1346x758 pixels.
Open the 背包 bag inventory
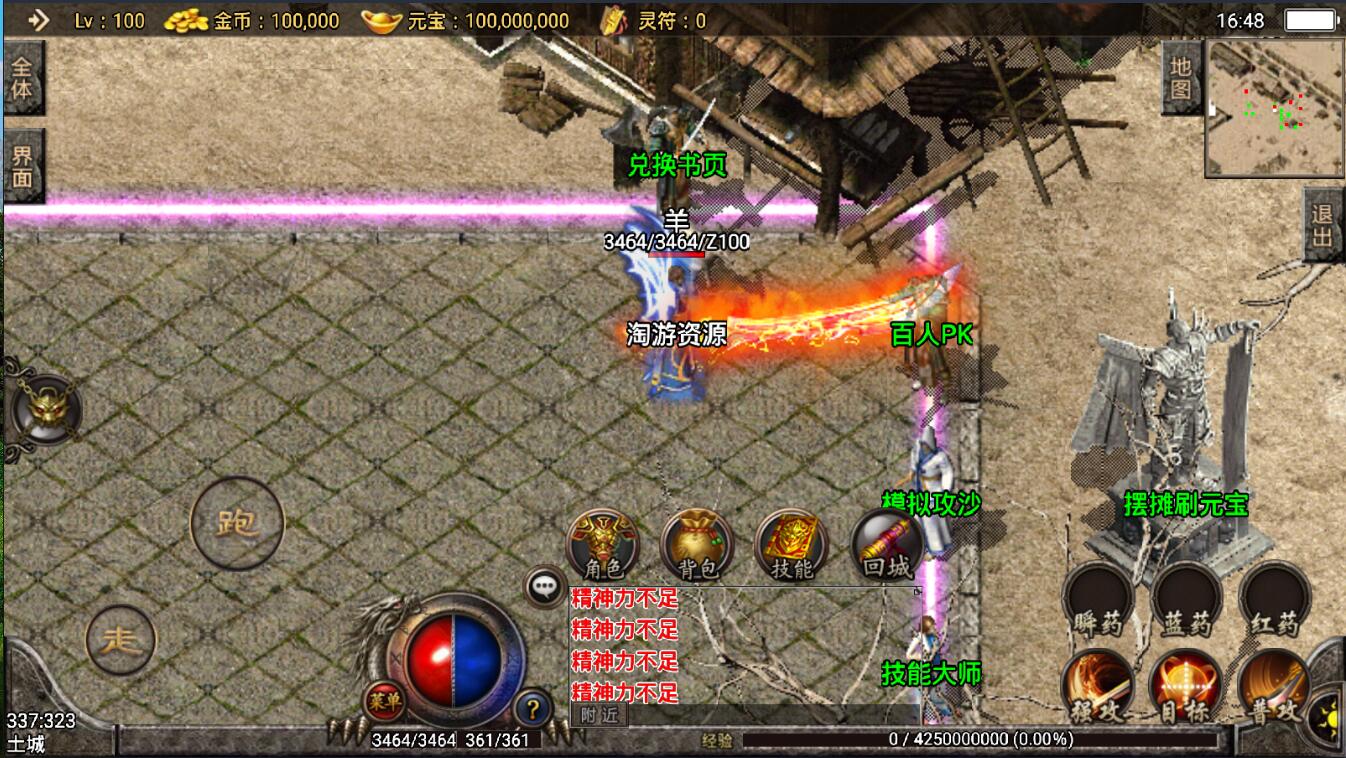[697, 545]
